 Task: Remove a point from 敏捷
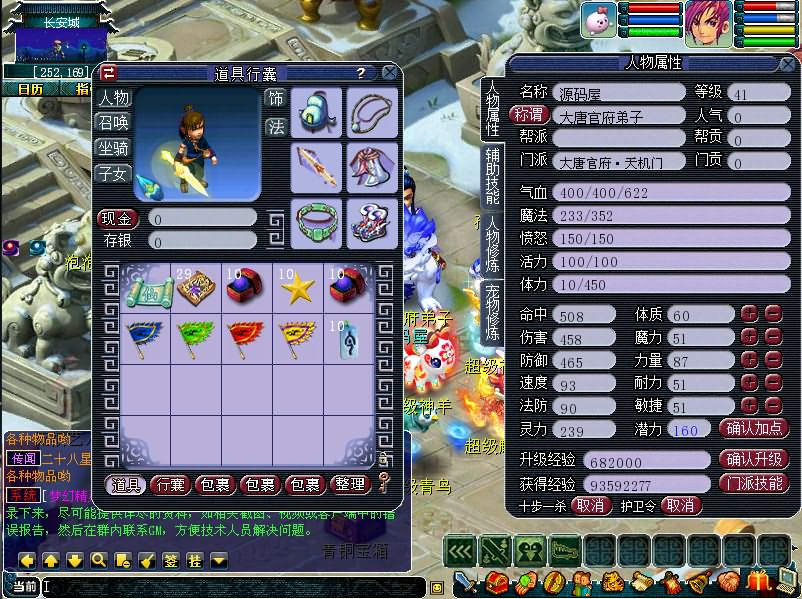[x=772, y=406]
